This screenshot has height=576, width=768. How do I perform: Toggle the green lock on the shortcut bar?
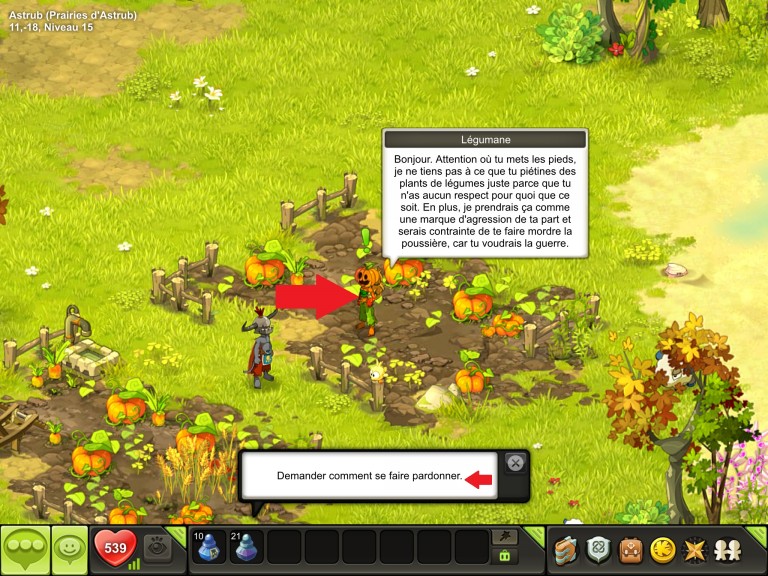[x=505, y=556]
